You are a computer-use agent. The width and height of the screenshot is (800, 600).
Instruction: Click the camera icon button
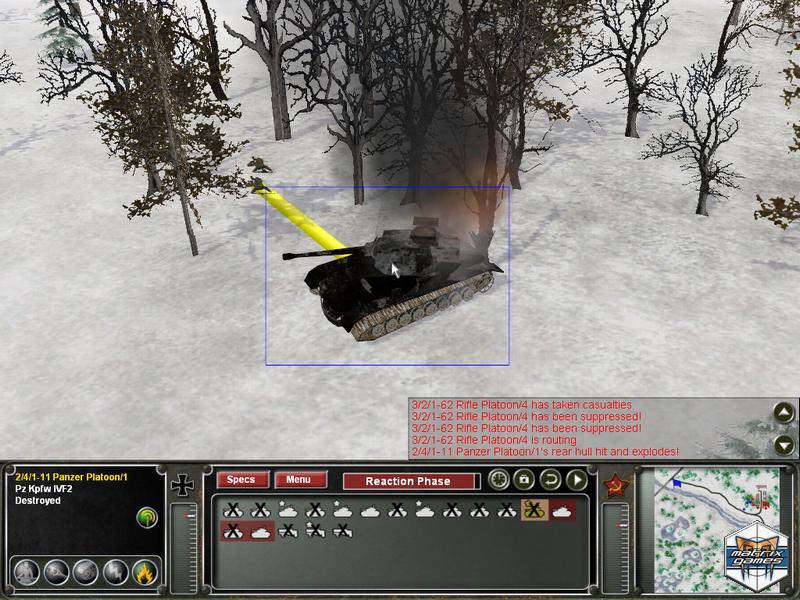point(524,480)
